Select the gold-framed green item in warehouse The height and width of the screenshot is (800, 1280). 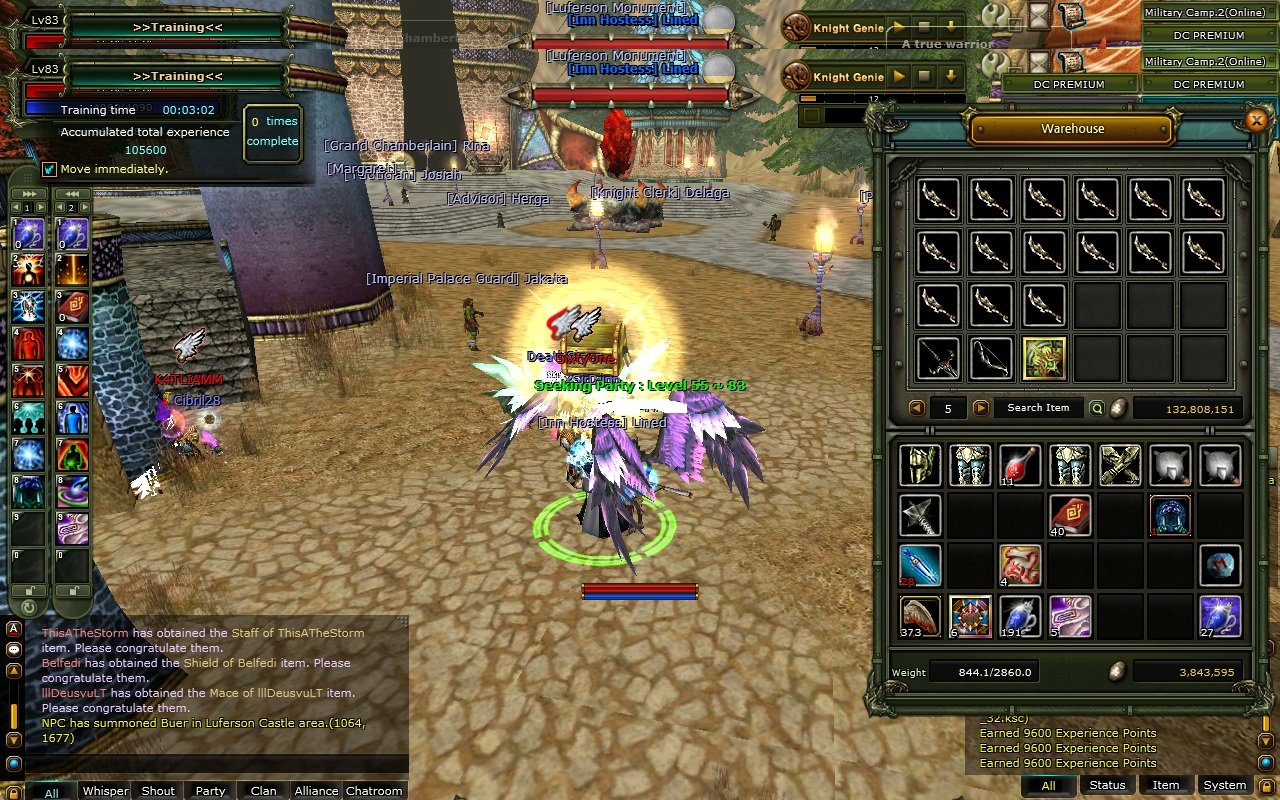(x=1044, y=358)
